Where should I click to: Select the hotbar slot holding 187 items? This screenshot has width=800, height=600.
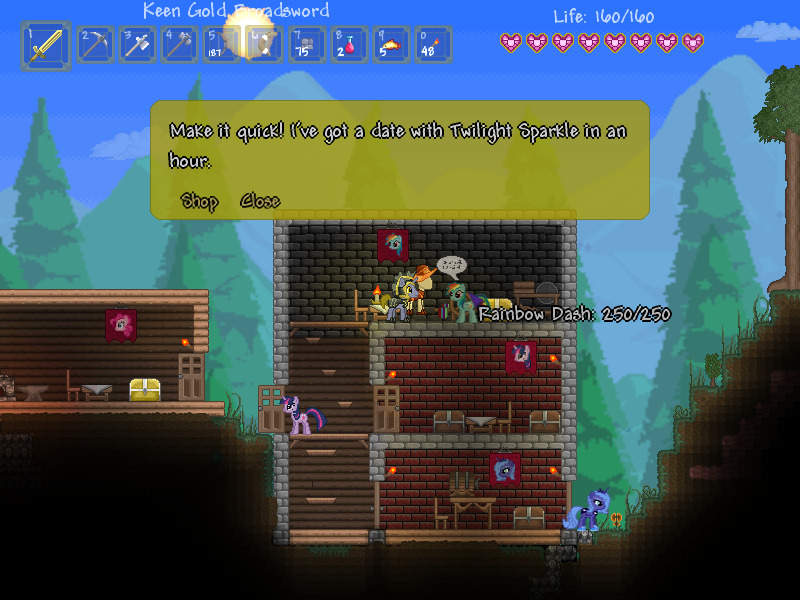point(222,45)
